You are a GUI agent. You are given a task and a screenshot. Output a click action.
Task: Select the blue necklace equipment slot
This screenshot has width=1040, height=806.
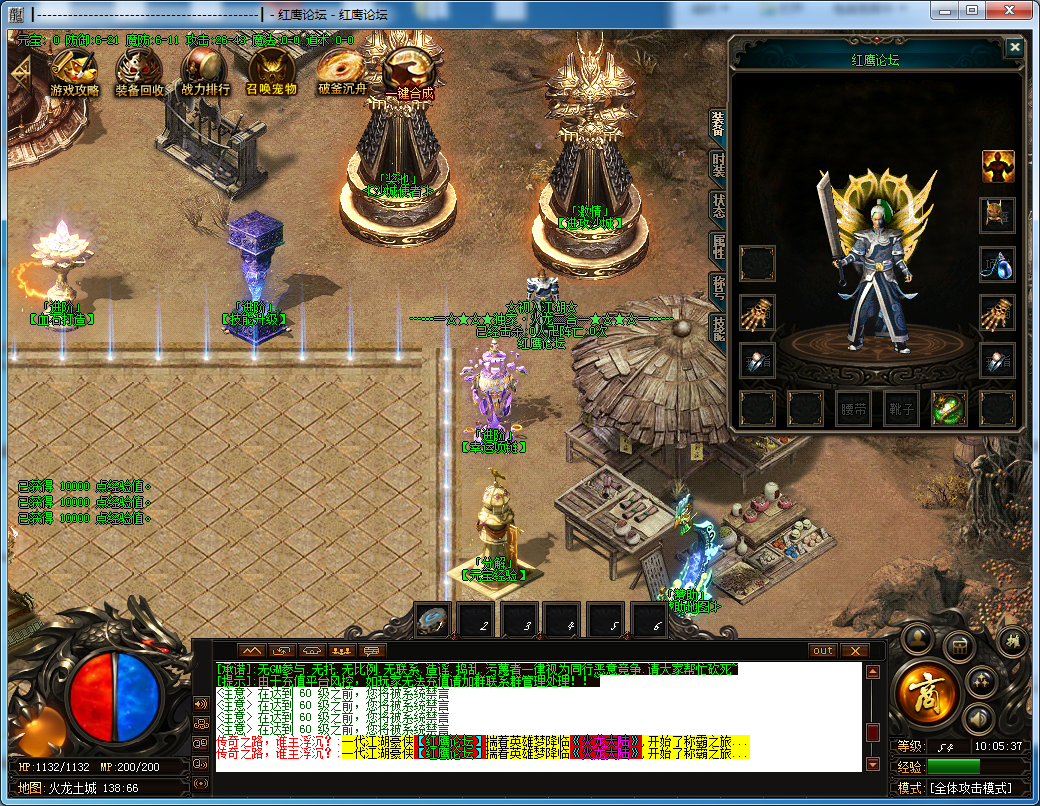tap(998, 264)
